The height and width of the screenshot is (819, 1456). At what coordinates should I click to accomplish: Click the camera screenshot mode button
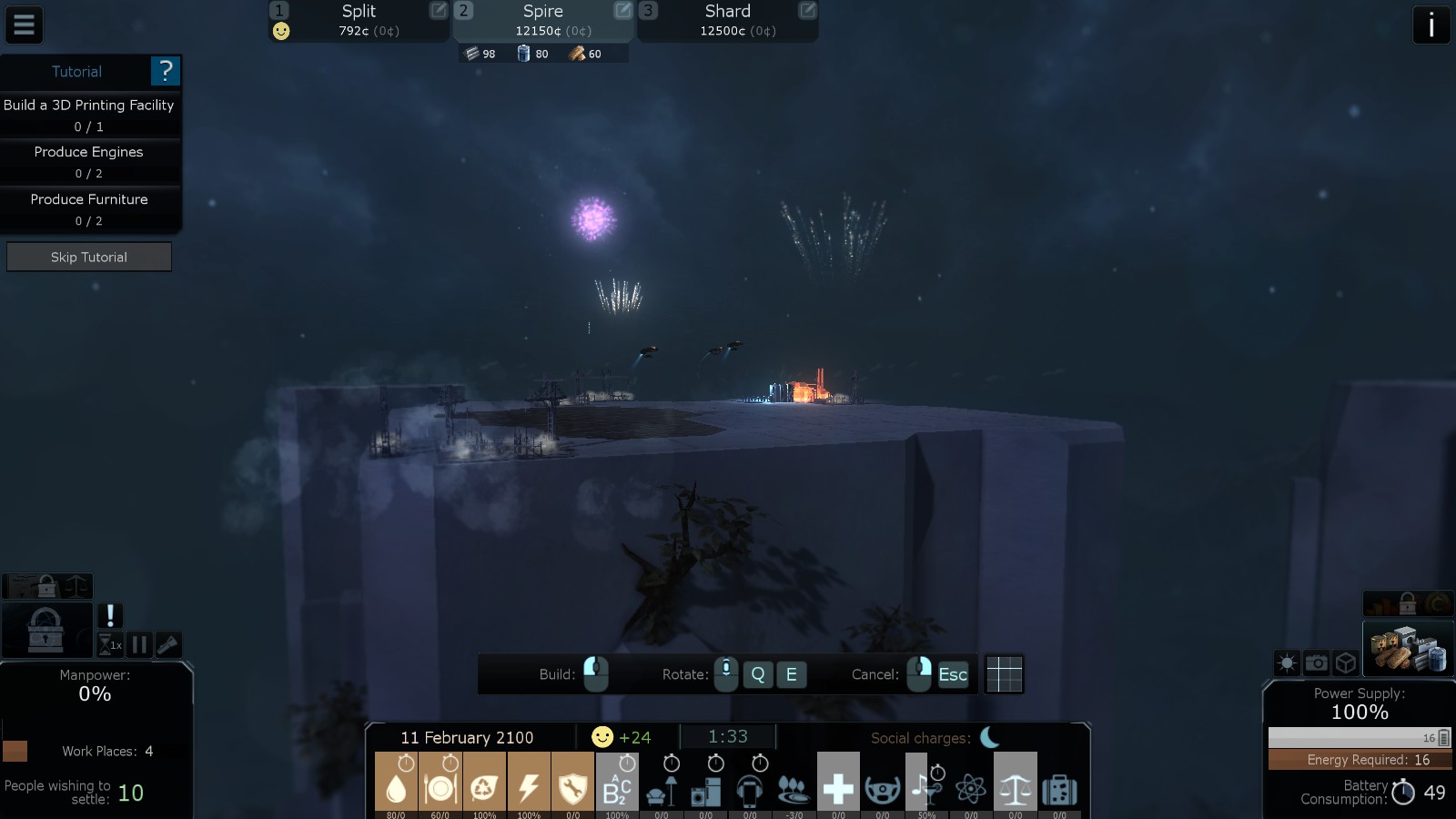click(1316, 663)
